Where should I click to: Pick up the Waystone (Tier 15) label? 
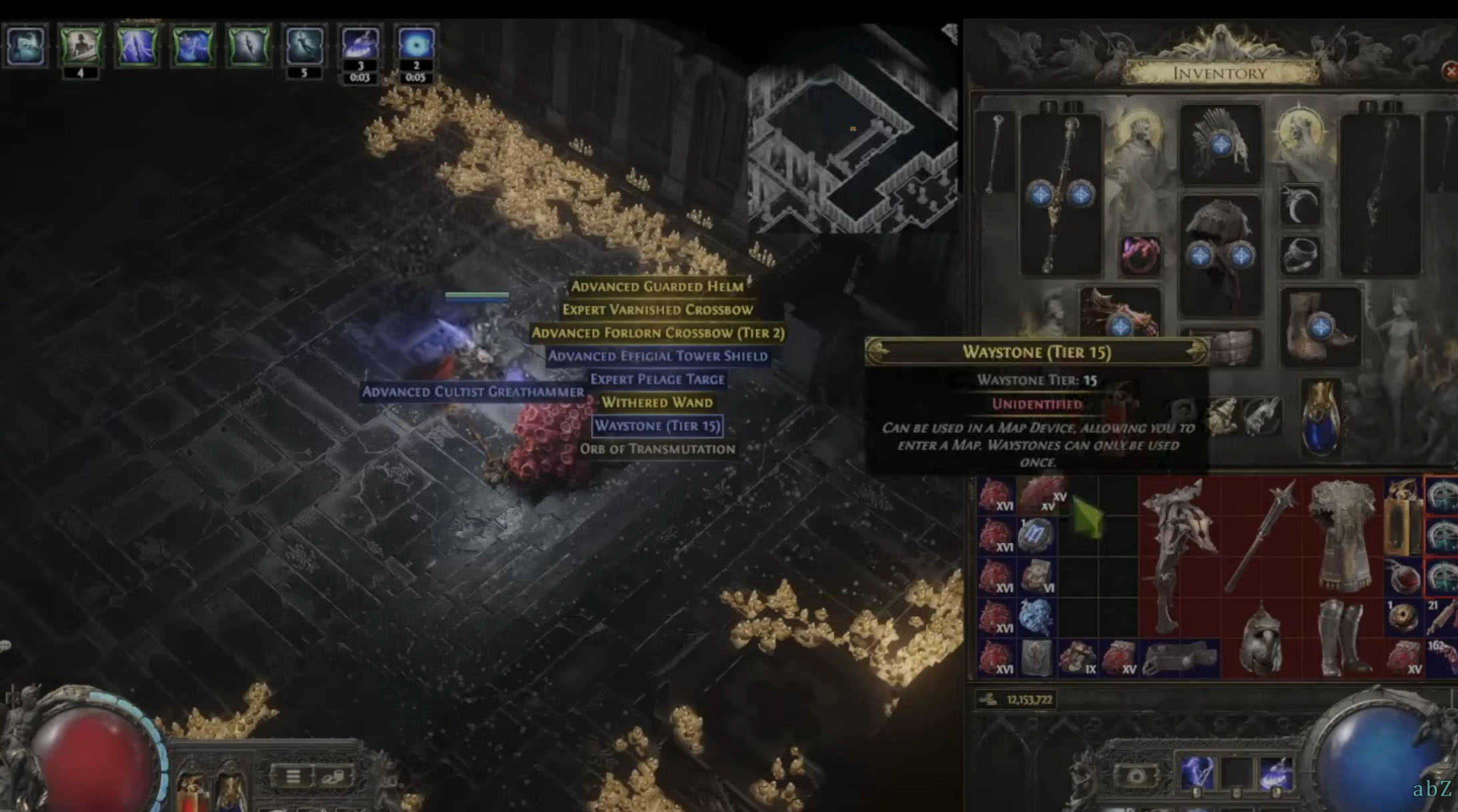pyautogui.click(x=657, y=426)
